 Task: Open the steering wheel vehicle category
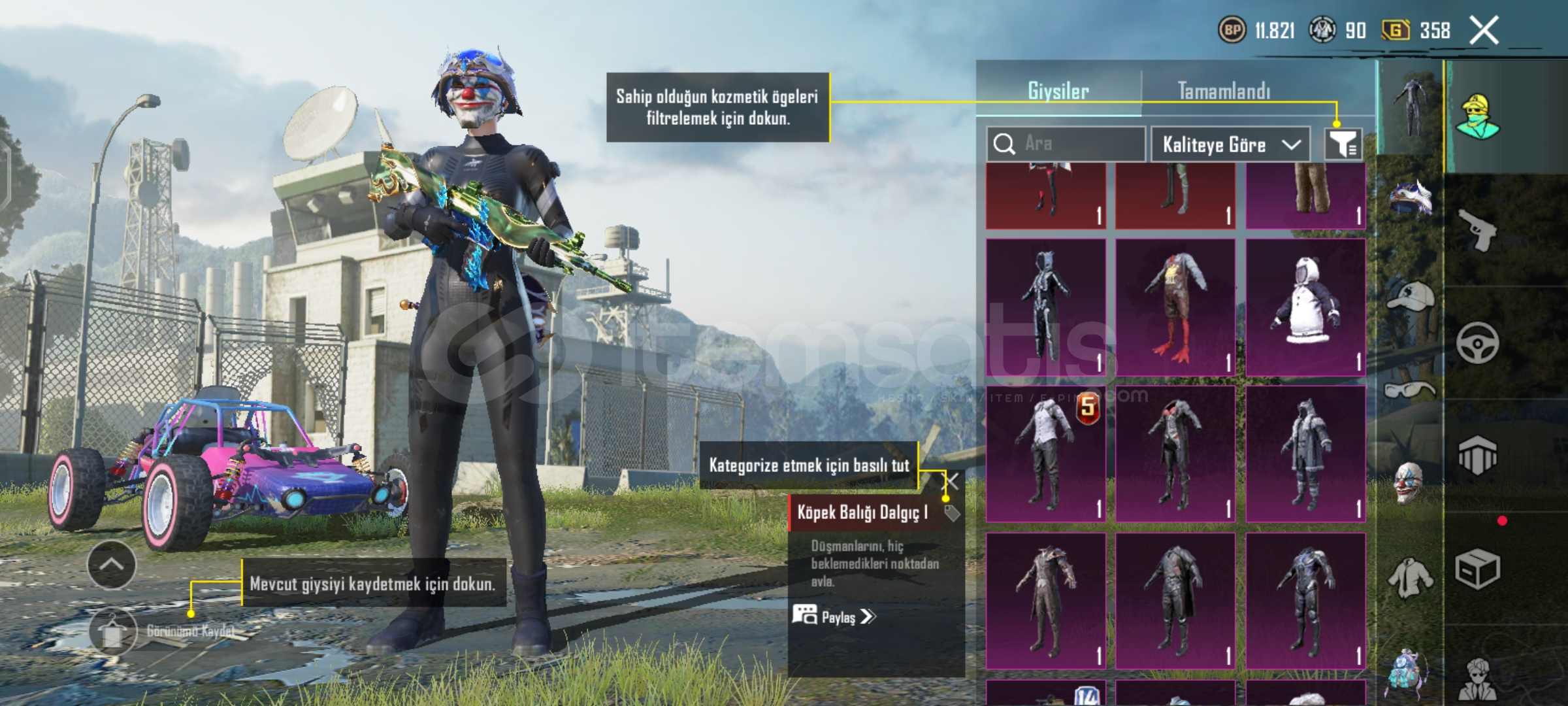pyautogui.click(x=1477, y=343)
